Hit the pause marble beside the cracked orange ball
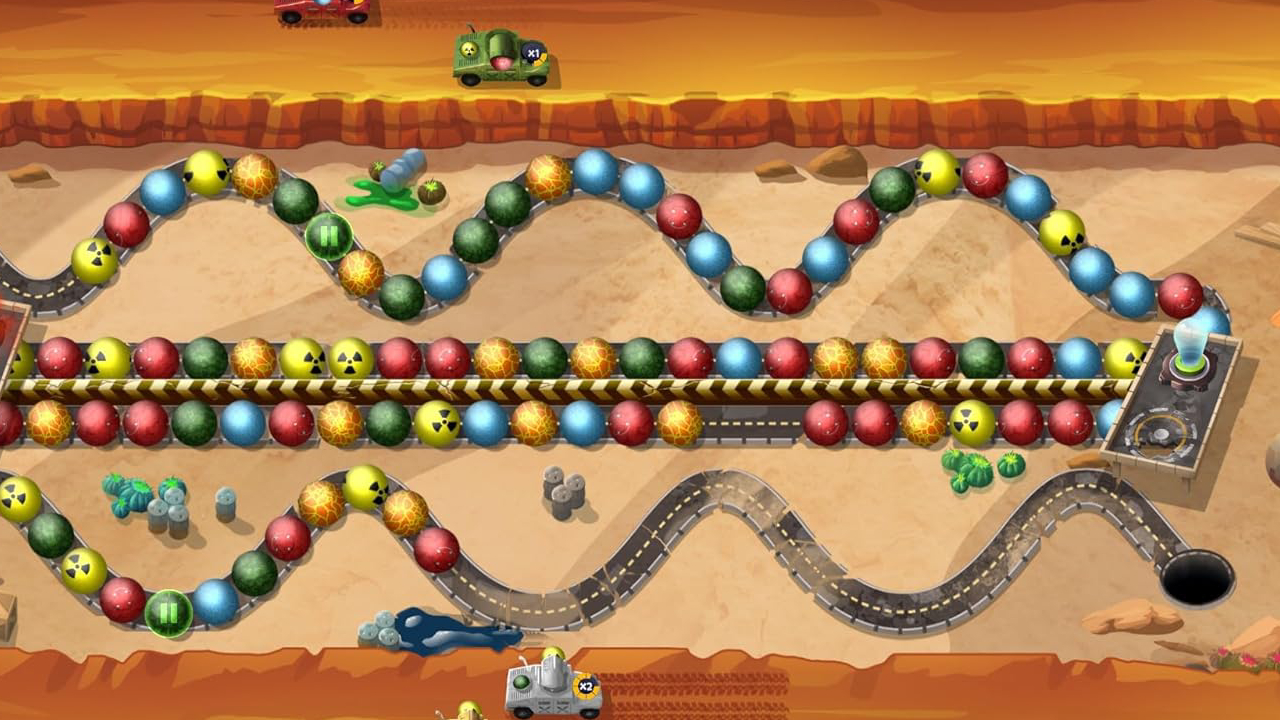The width and height of the screenshot is (1280, 720). click(x=329, y=237)
